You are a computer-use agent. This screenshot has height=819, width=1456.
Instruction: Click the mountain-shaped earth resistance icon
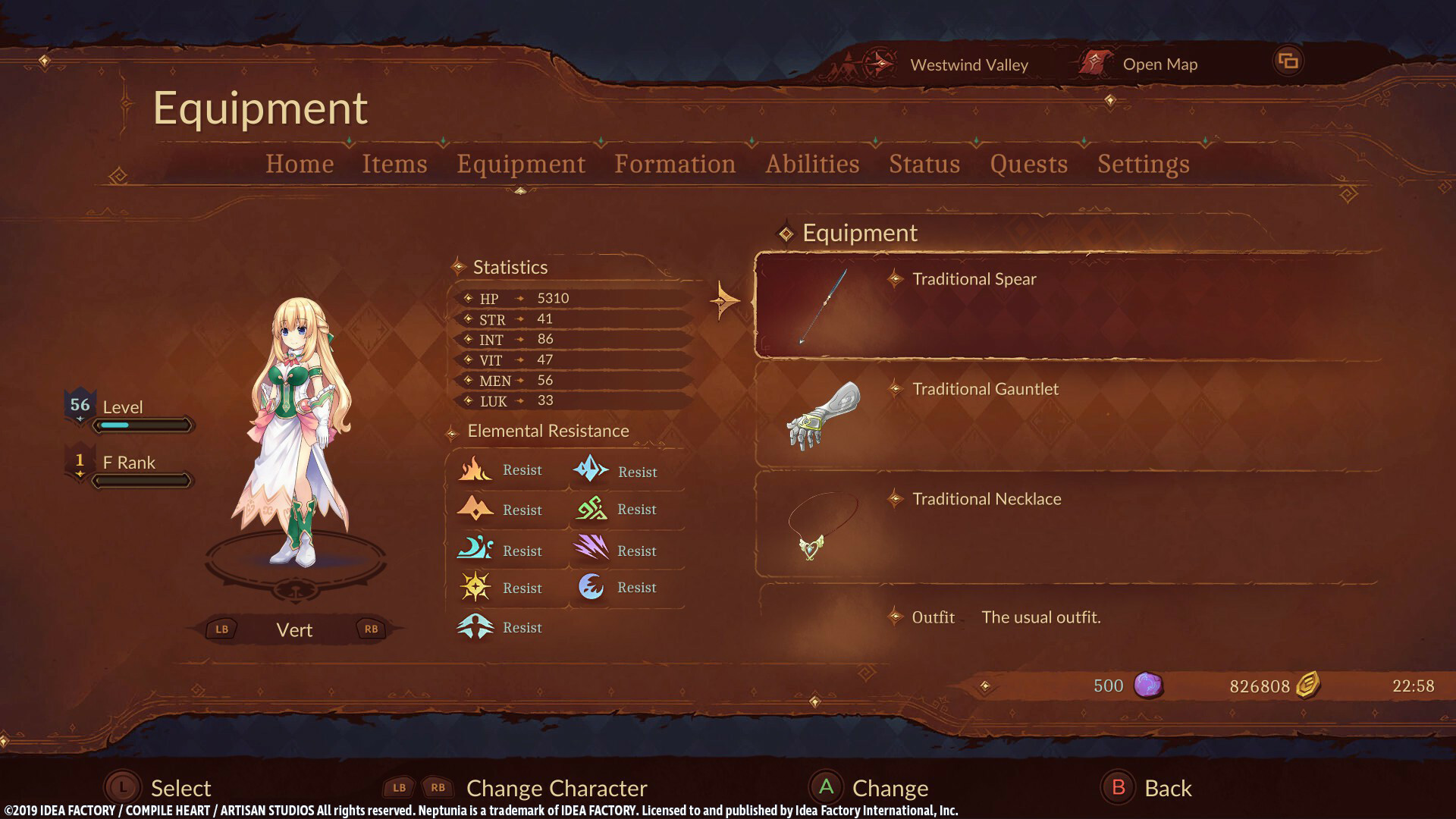475,509
